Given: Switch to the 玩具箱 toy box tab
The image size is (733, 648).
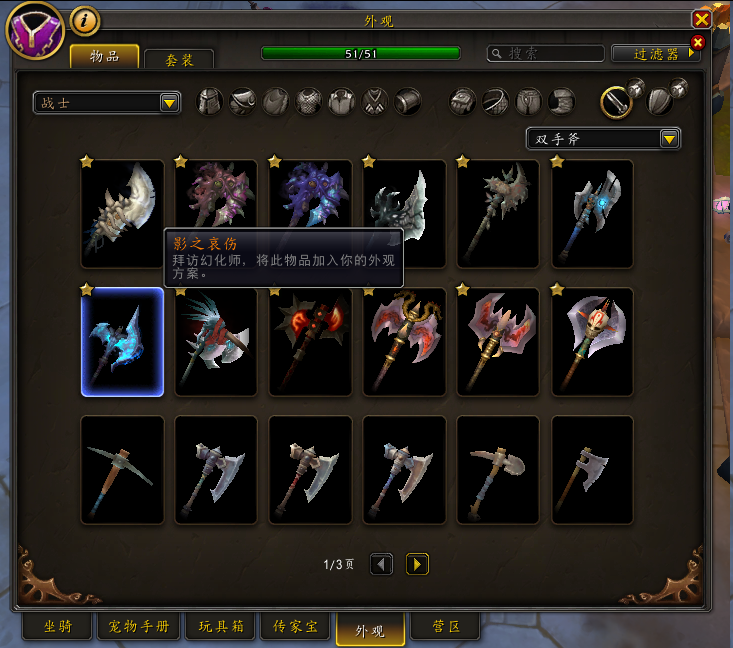Looking at the screenshot, I should [x=221, y=627].
